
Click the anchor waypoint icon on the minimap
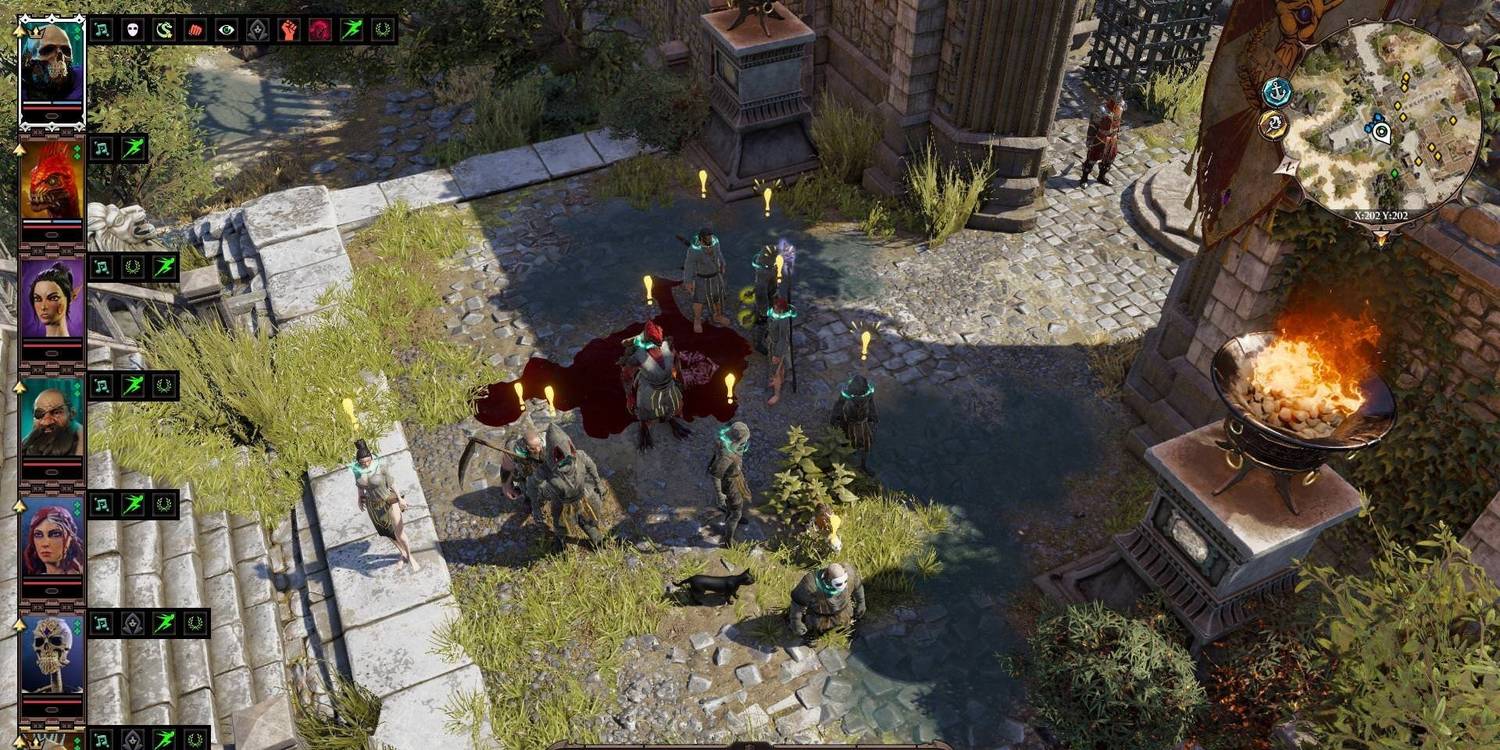pos(1277,94)
